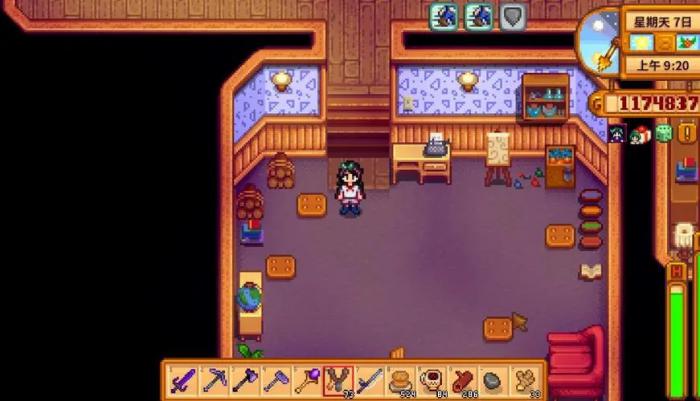Pick the red log item stack

pyautogui.click(x=463, y=381)
